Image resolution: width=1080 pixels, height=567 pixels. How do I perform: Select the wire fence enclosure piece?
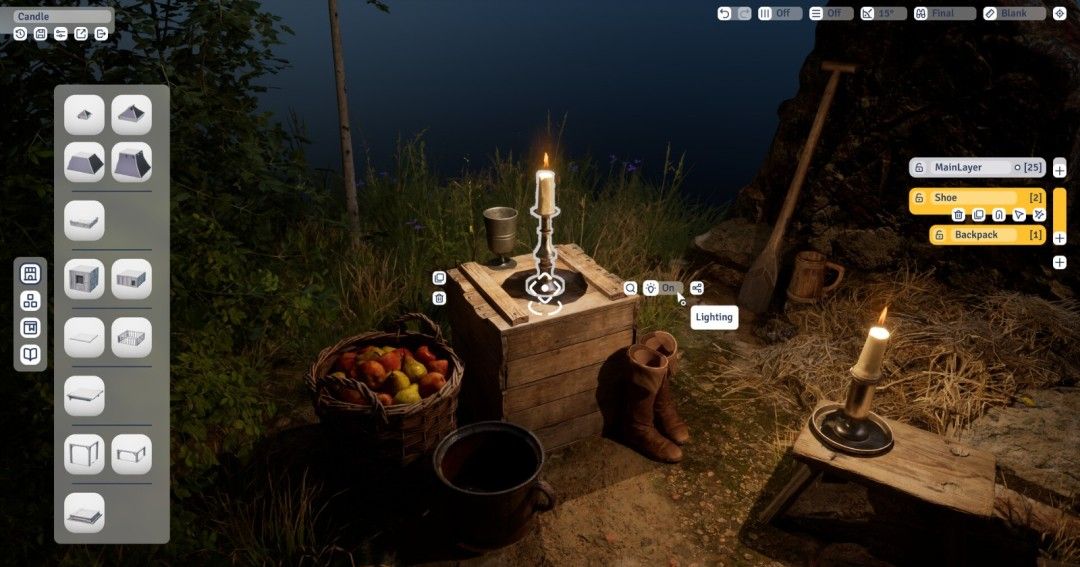(131, 337)
